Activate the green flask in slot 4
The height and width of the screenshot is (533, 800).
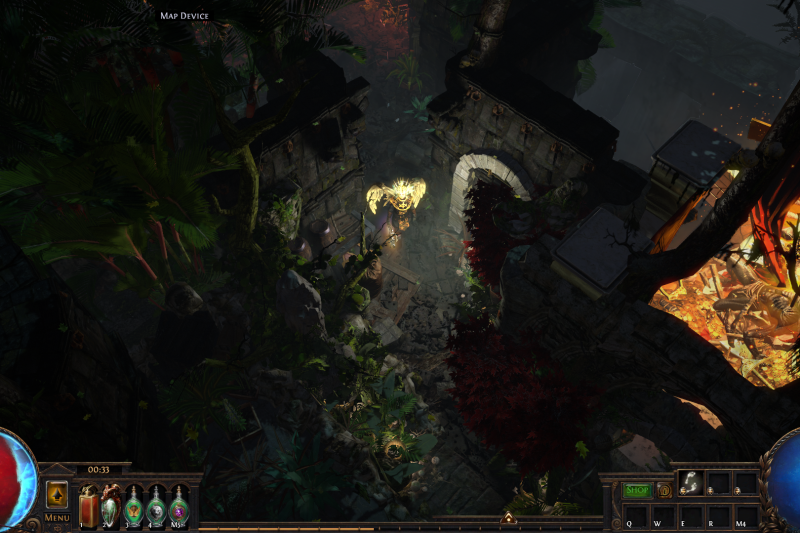pos(156,506)
